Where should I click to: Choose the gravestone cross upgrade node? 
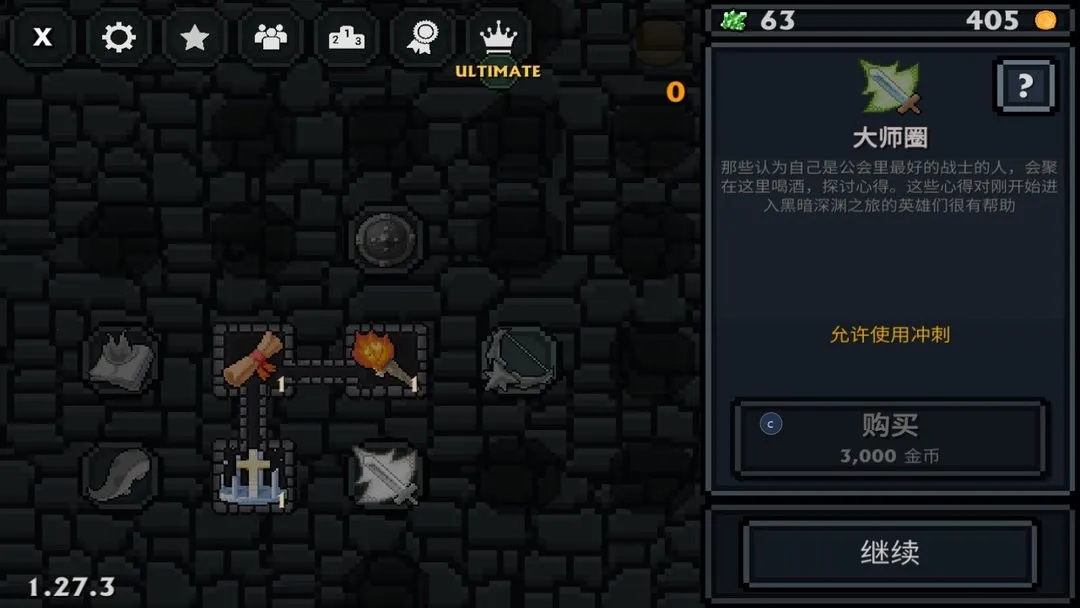253,474
